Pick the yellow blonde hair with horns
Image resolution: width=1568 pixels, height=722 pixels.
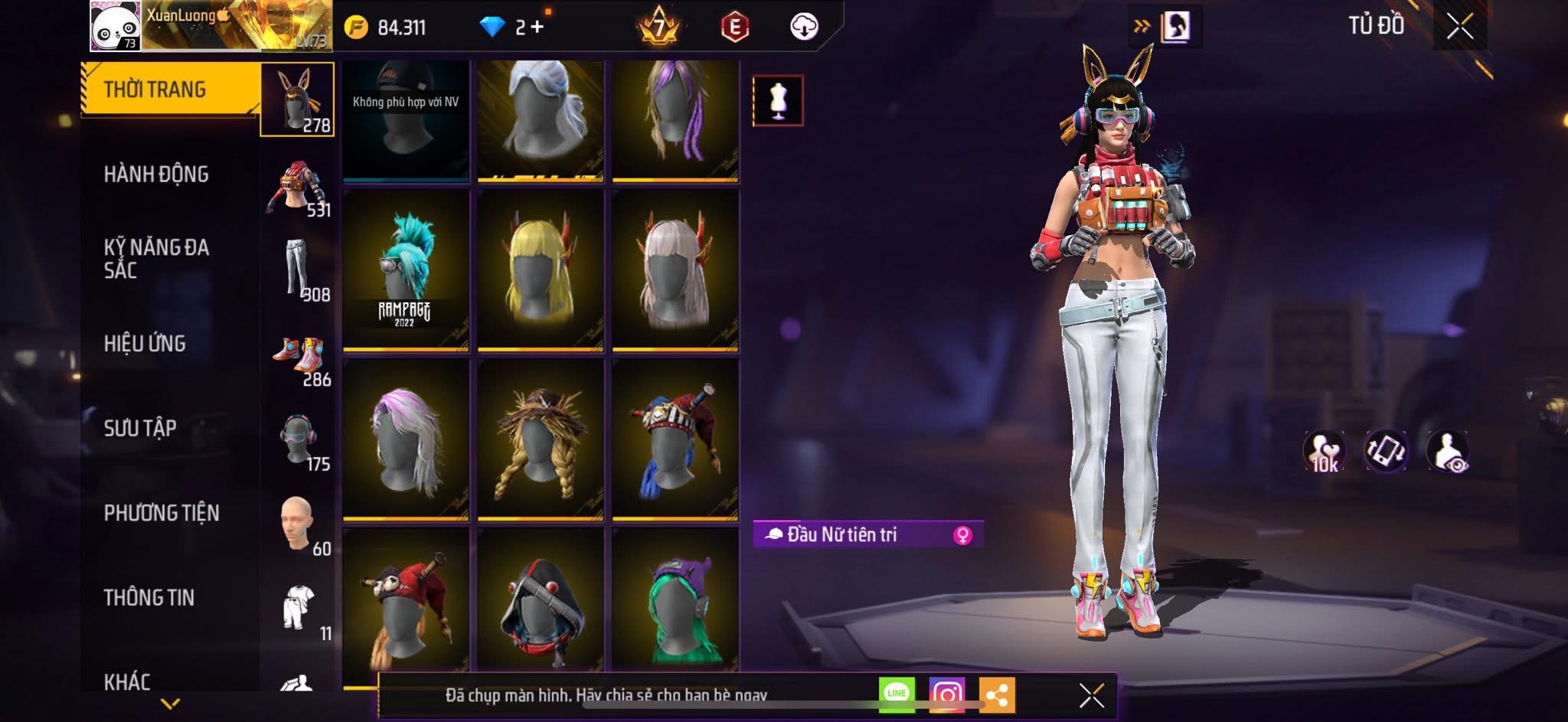pos(541,270)
